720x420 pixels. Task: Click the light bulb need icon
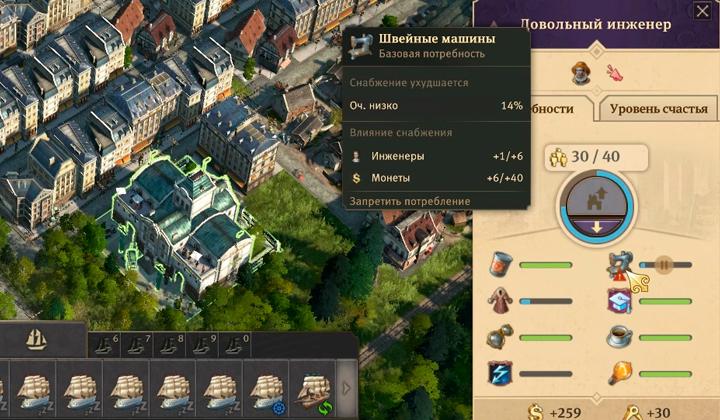pos(619,373)
